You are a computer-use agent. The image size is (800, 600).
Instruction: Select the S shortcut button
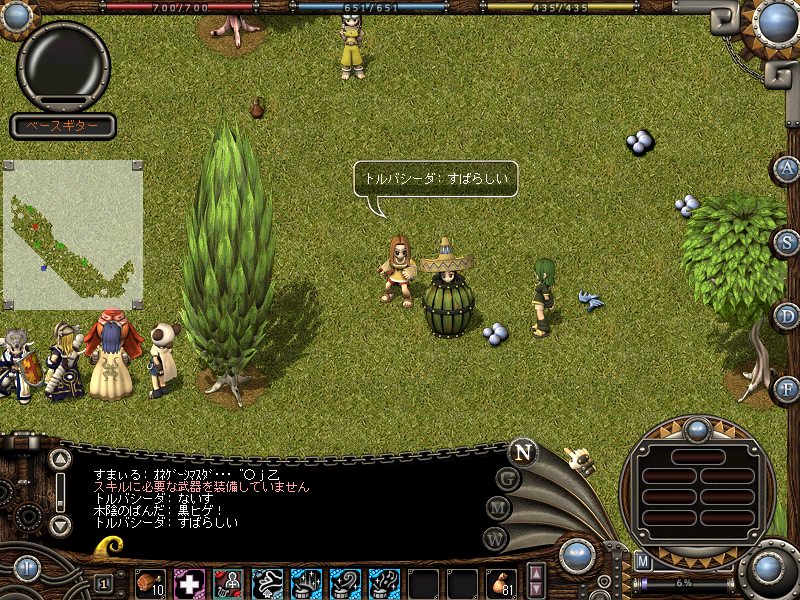pos(789,242)
